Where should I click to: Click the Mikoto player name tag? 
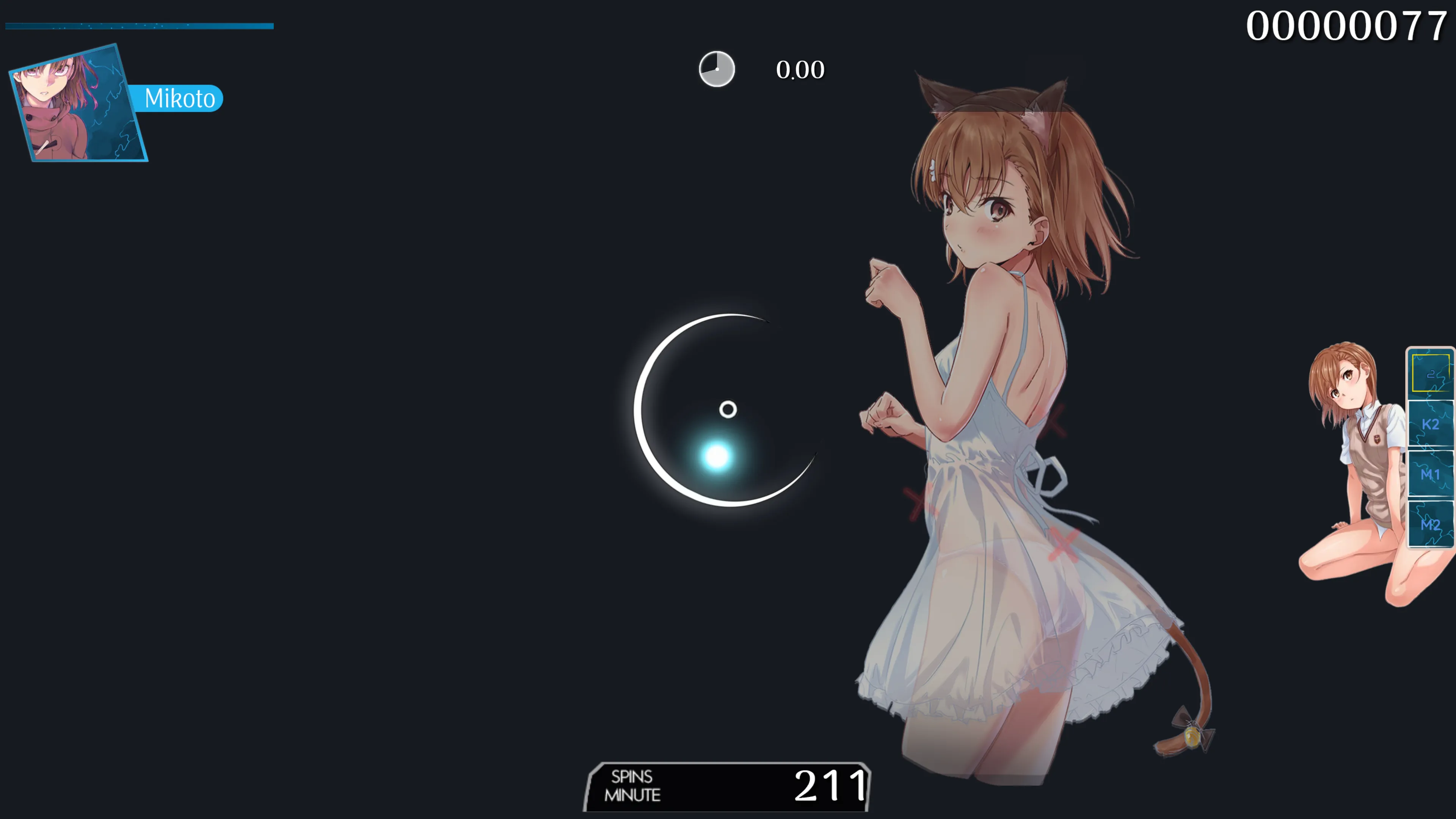coord(179,98)
